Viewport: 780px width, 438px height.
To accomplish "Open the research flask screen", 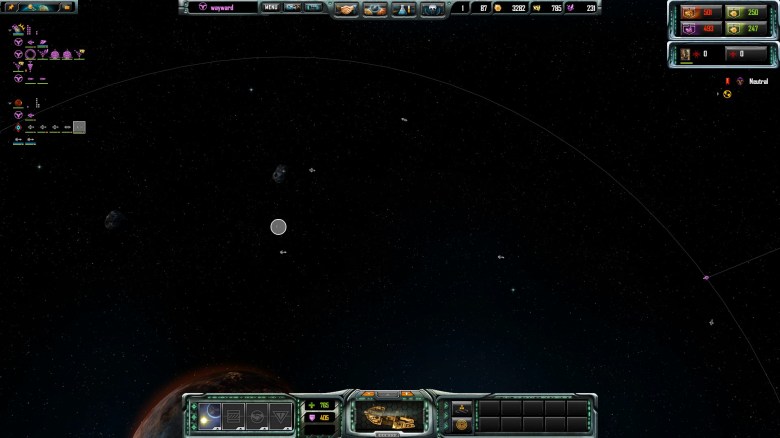I will coord(404,9).
